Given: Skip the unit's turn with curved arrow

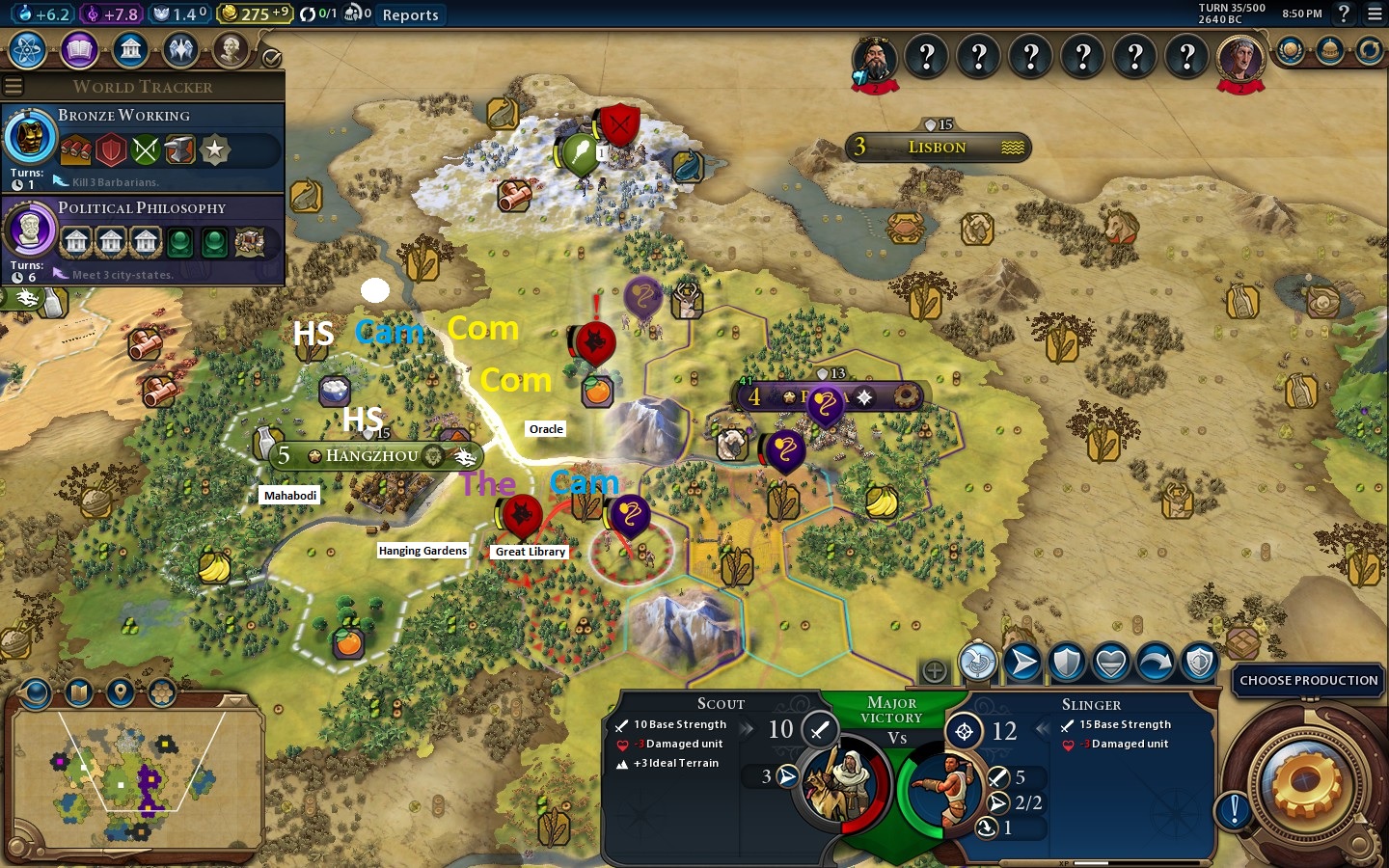Looking at the screenshot, I should point(1156,663).
